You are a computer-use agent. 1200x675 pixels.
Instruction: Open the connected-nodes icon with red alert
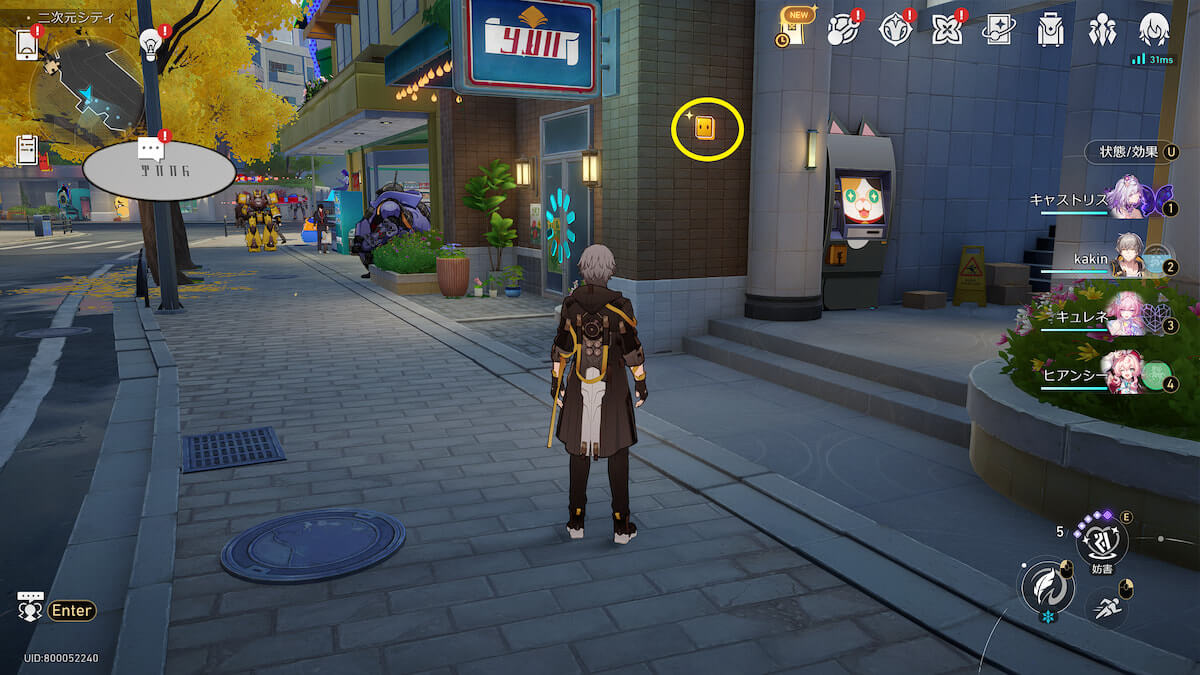[844, 30]
